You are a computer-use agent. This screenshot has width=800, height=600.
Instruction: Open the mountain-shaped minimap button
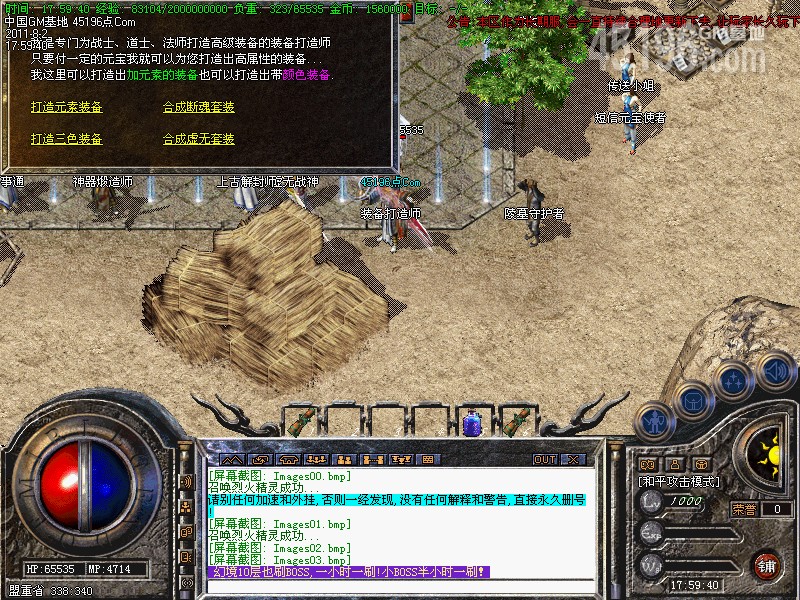click(648, 464)
